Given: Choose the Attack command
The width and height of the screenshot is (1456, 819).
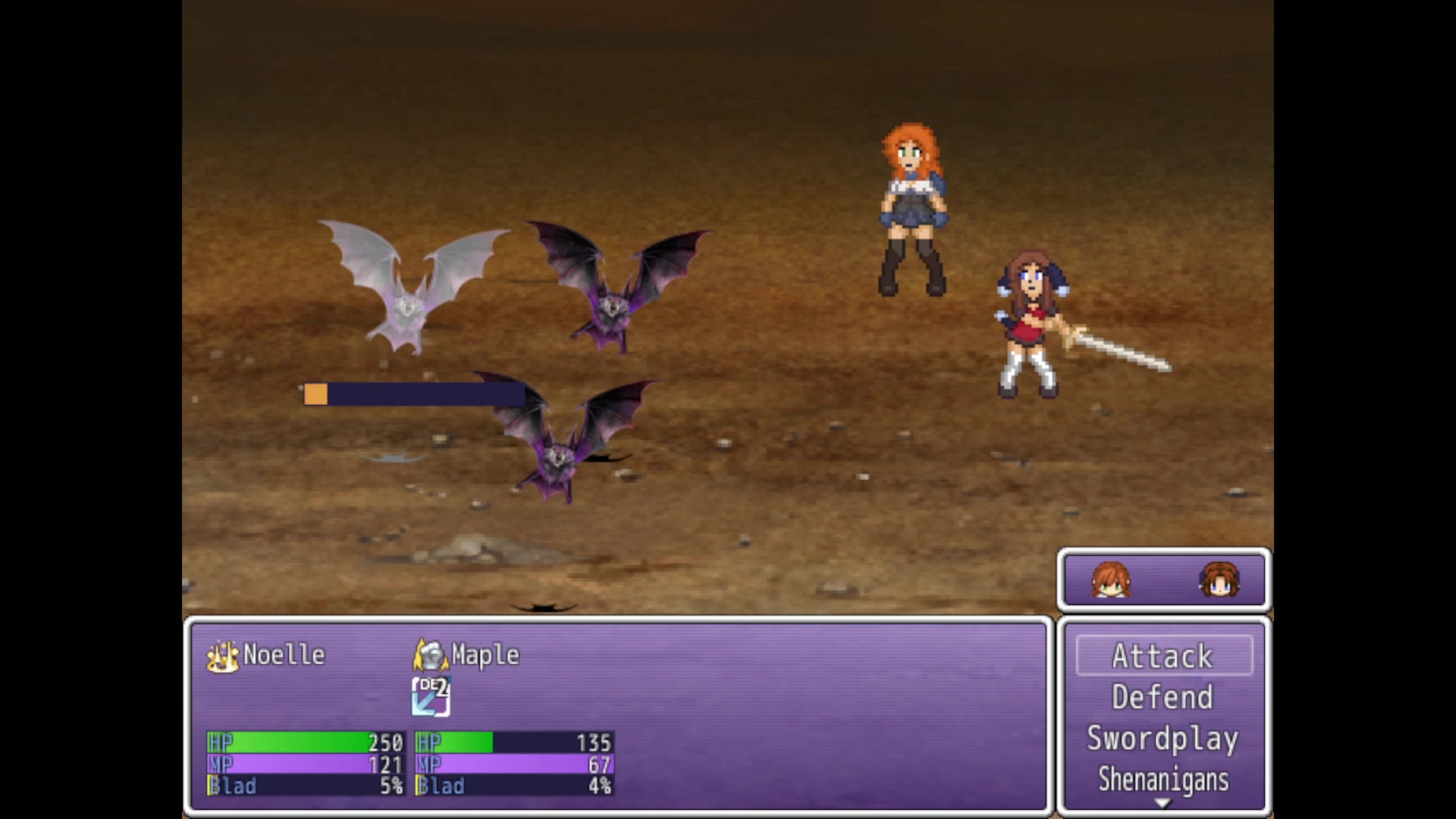Looking at the screenshot, I should (x=1163, y=656).
